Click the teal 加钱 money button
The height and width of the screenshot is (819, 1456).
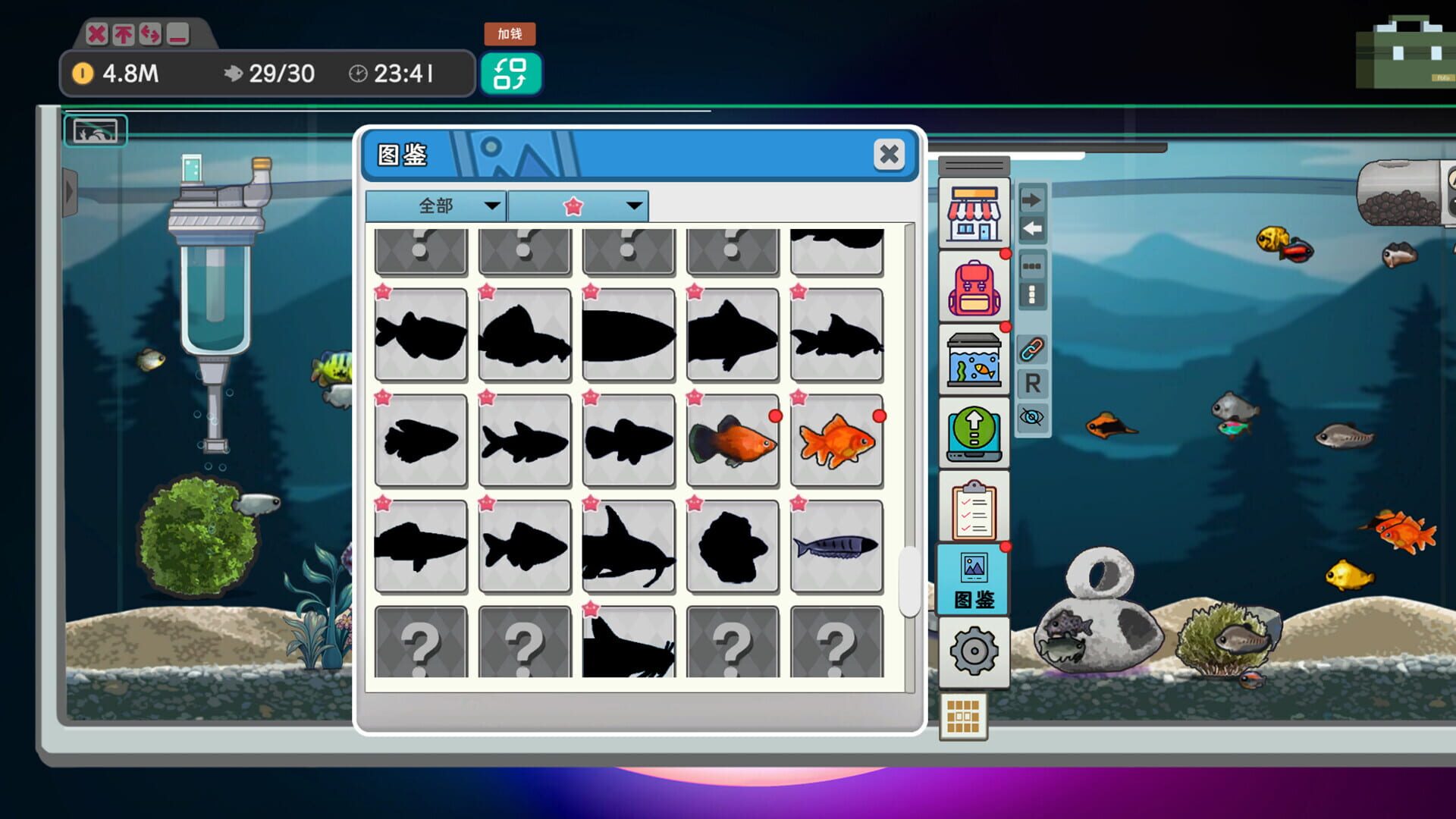pyautogui.click(x=512, y=74)
